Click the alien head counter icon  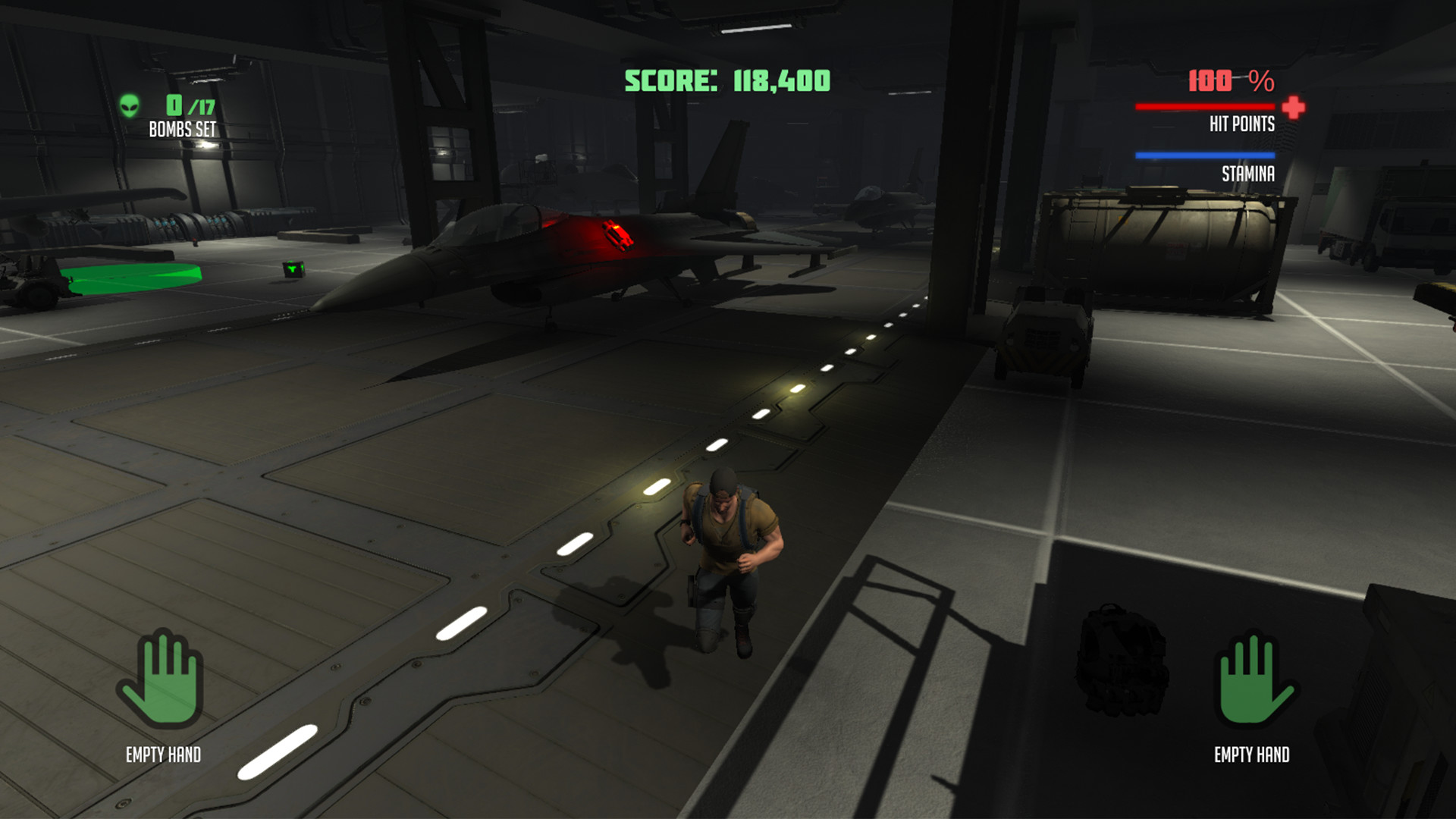[129, 106]
